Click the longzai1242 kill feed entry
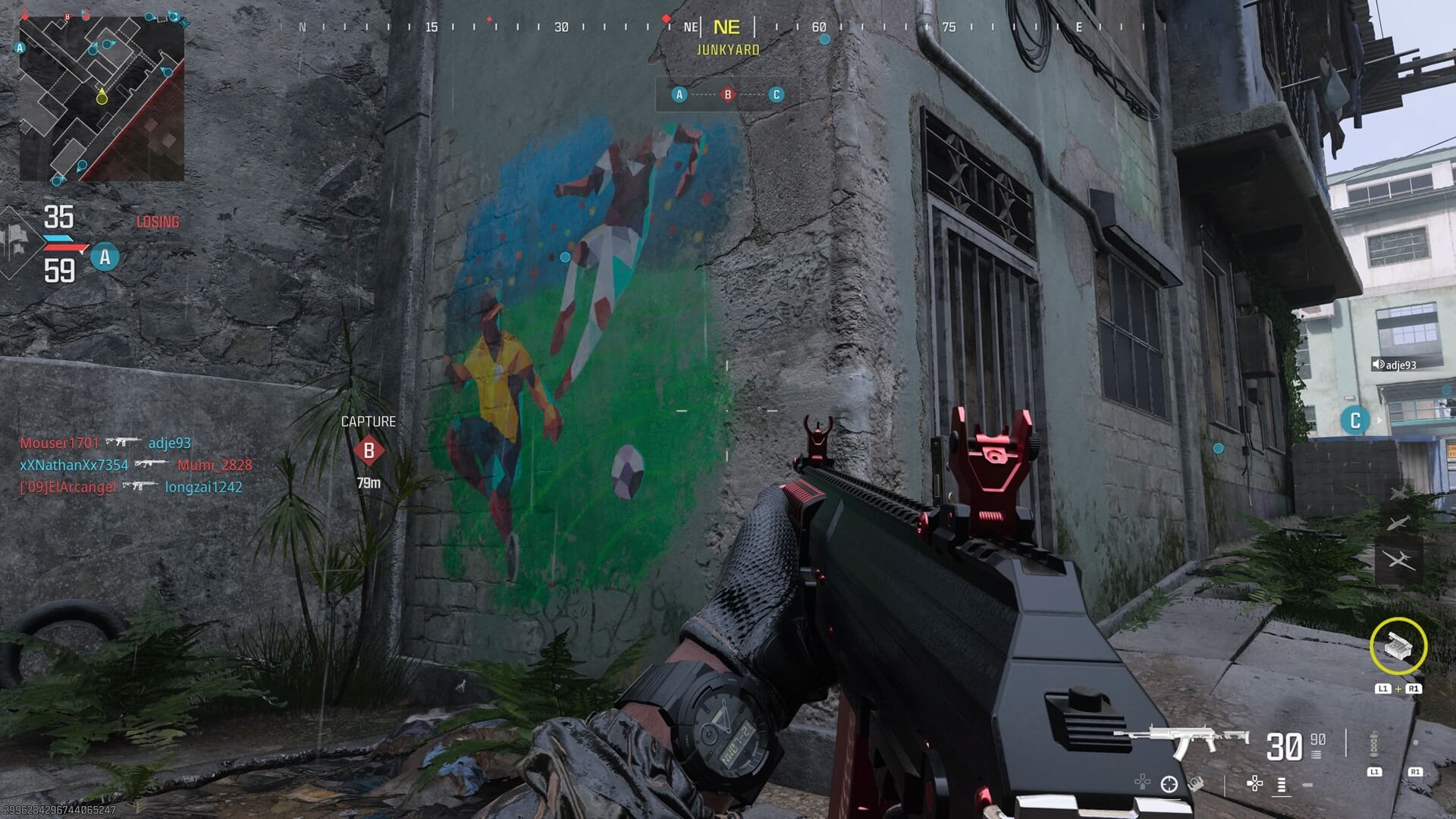1456x819 pixels. tap(204, 487)
